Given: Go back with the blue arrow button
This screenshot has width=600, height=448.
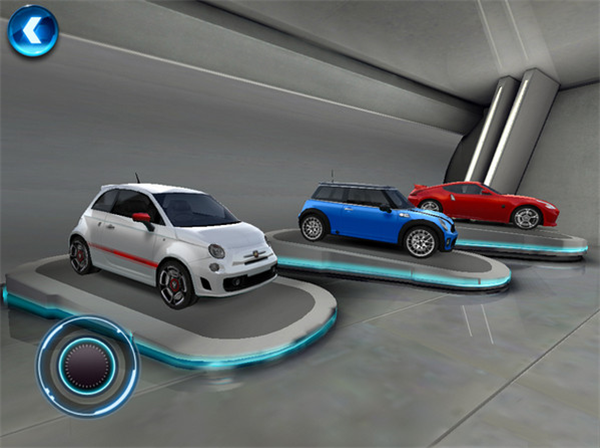Looking at the screenshot, I should point(33,32).
